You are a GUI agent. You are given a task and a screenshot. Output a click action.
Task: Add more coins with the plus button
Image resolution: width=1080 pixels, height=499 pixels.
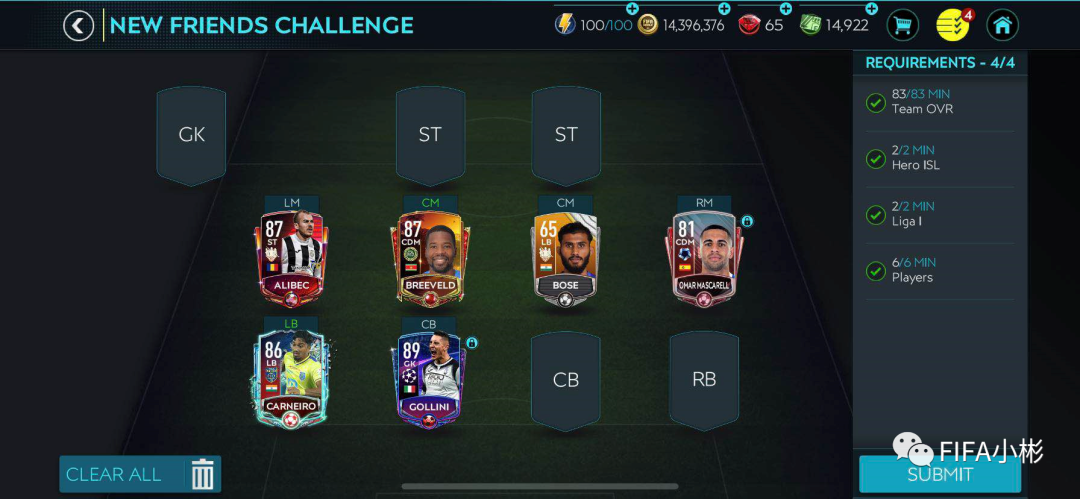point(724,9)
